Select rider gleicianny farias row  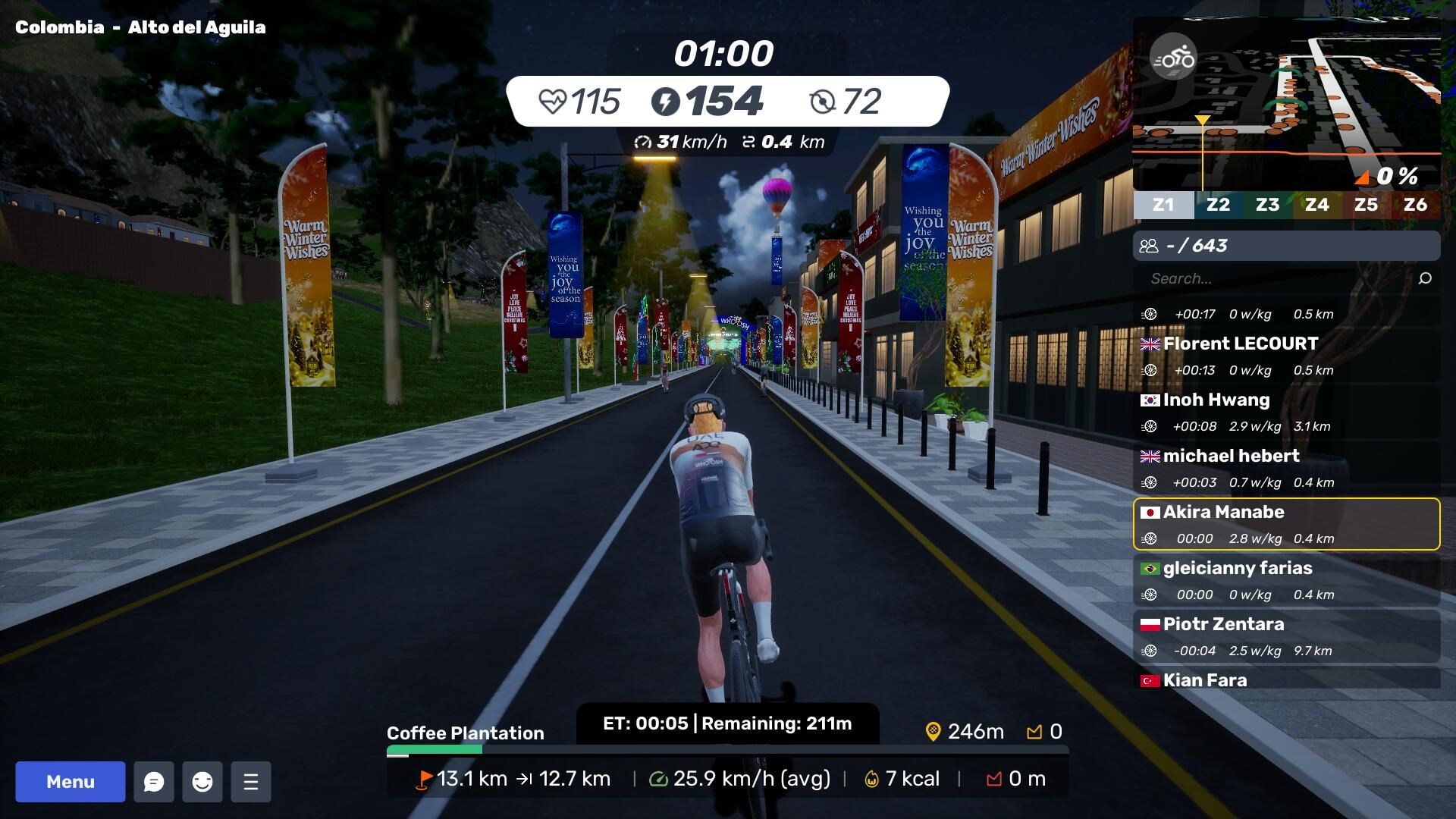(x=1286, y=580)
